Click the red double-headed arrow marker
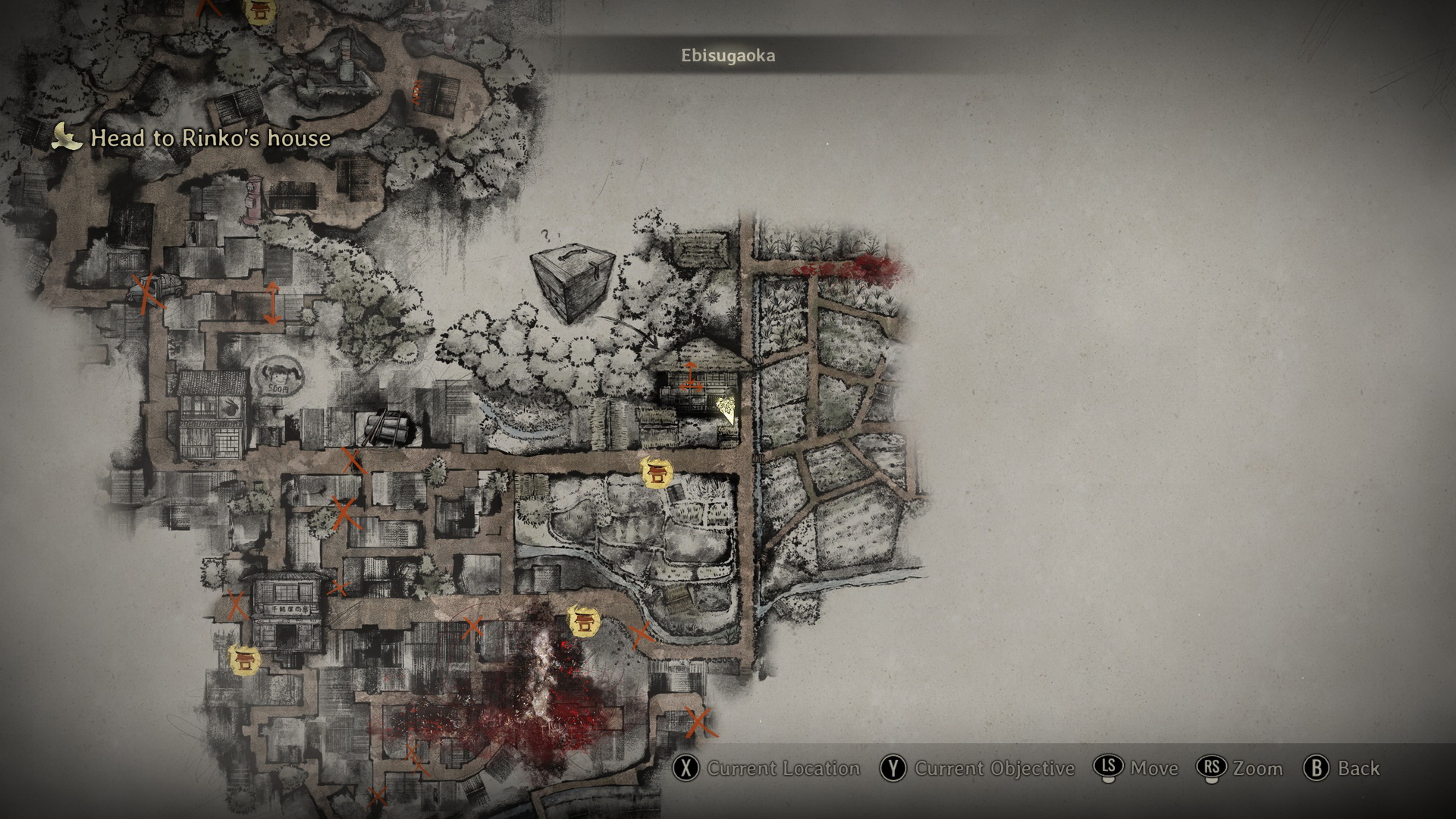This screenshot has width=1456, height=819. pyautogui.click(x=271, y=303)
